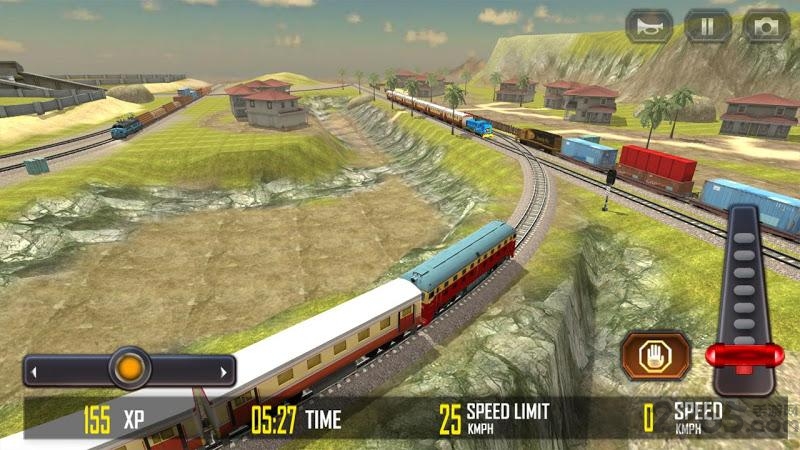Pause the game
This screenshot has height=450, width=800.
point(708,25)
